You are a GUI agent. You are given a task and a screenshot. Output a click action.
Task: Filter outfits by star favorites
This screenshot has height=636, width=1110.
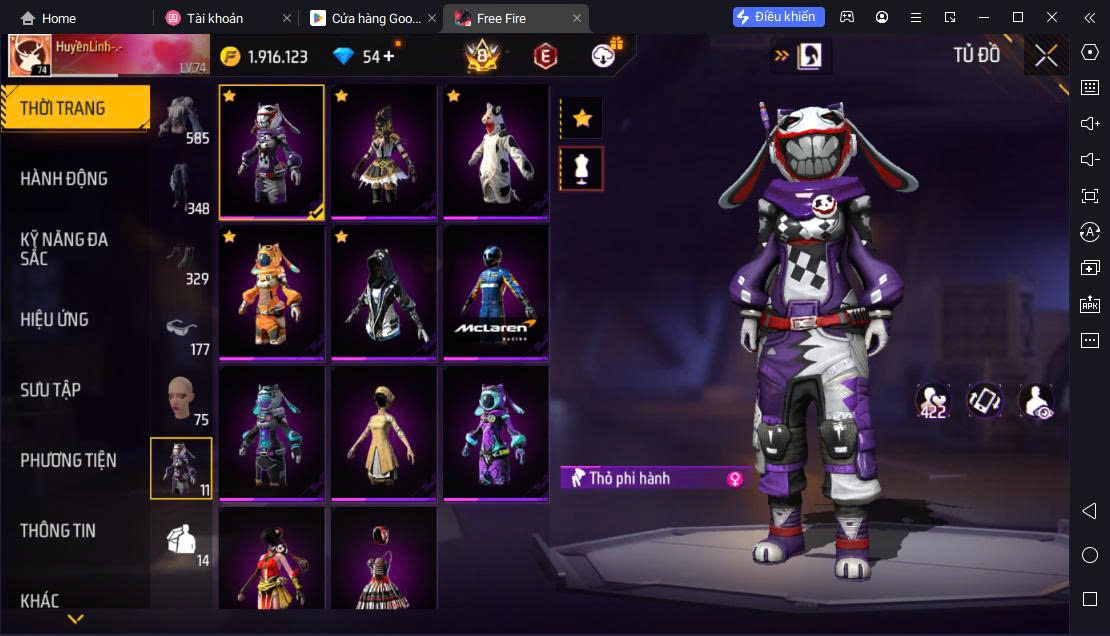point(581,119)
